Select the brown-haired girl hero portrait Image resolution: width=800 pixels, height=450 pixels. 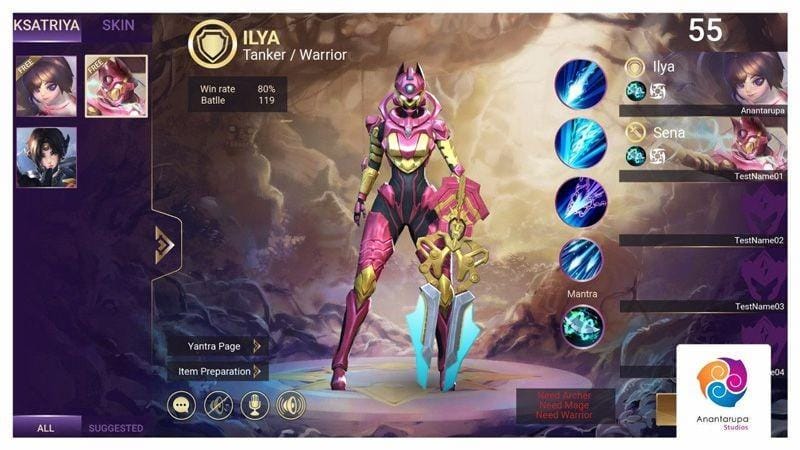click(47, 86)
